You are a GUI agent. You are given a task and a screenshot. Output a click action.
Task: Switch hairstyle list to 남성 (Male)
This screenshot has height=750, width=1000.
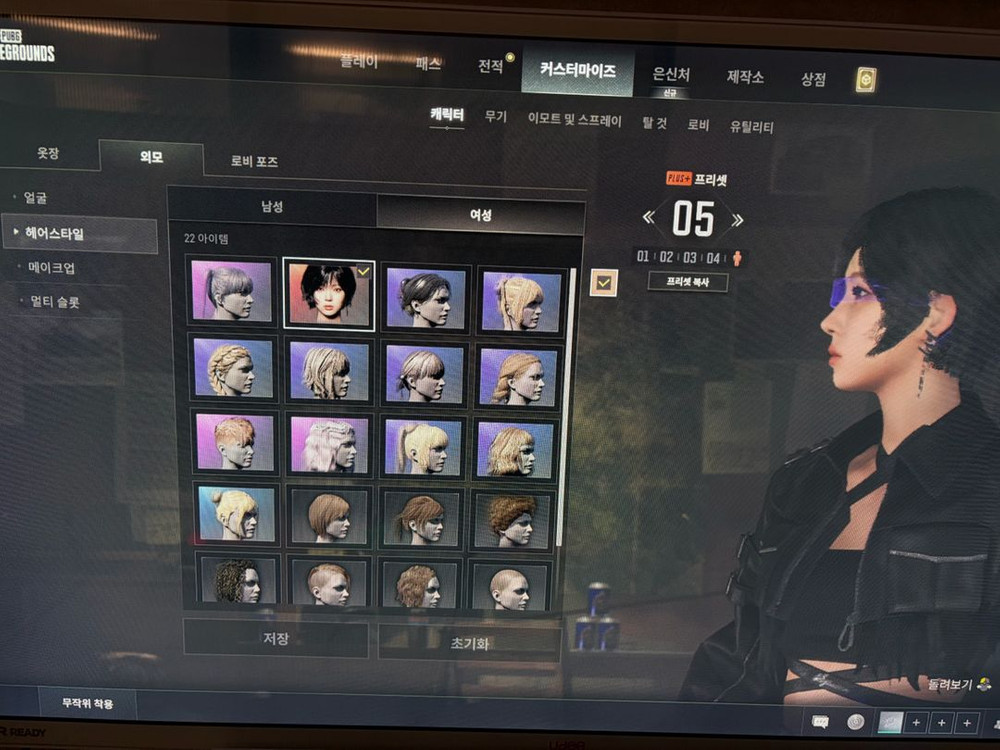(272, 207)
